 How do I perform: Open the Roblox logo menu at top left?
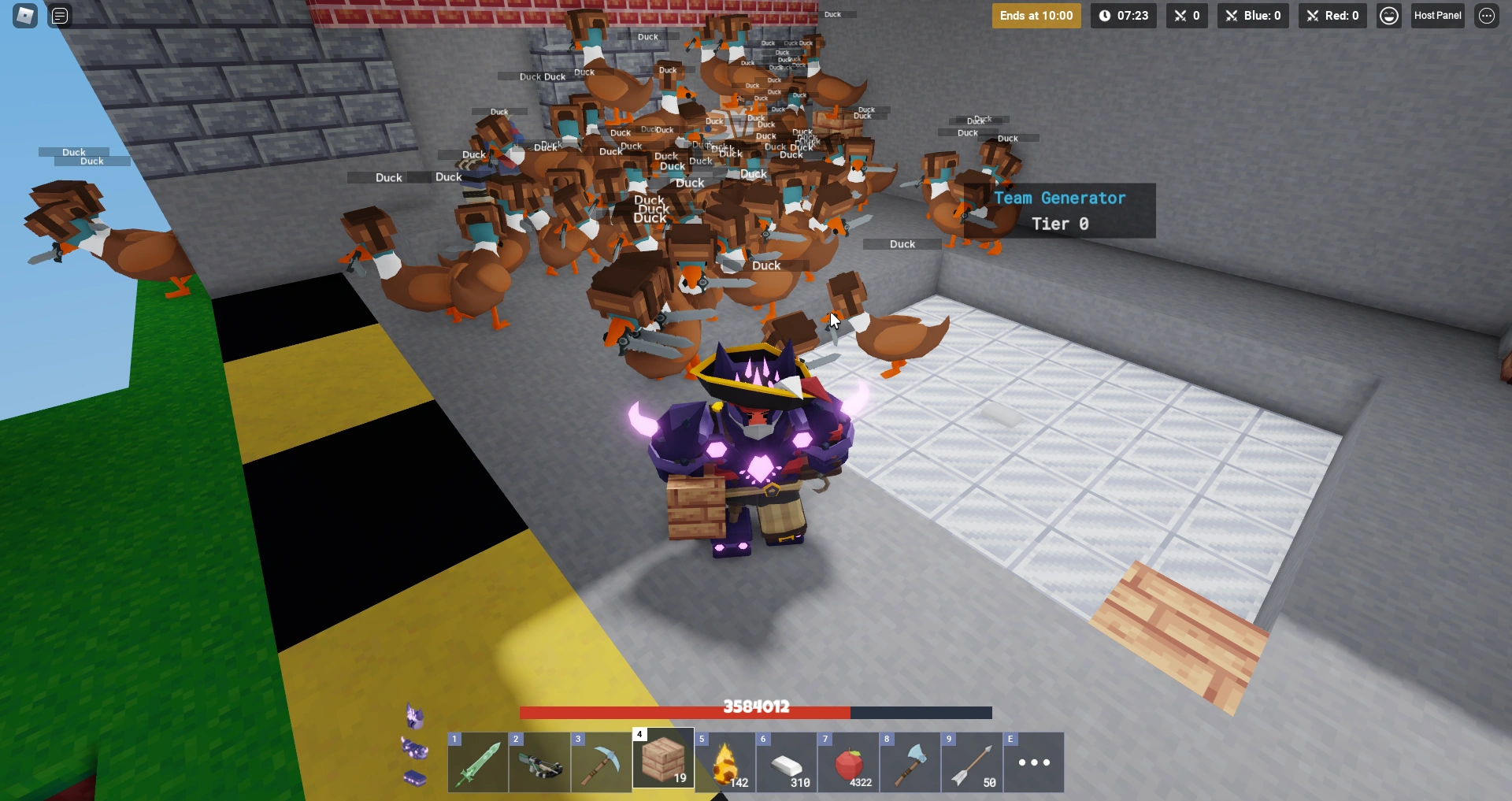pyautogui.click(x=24, y=15)
